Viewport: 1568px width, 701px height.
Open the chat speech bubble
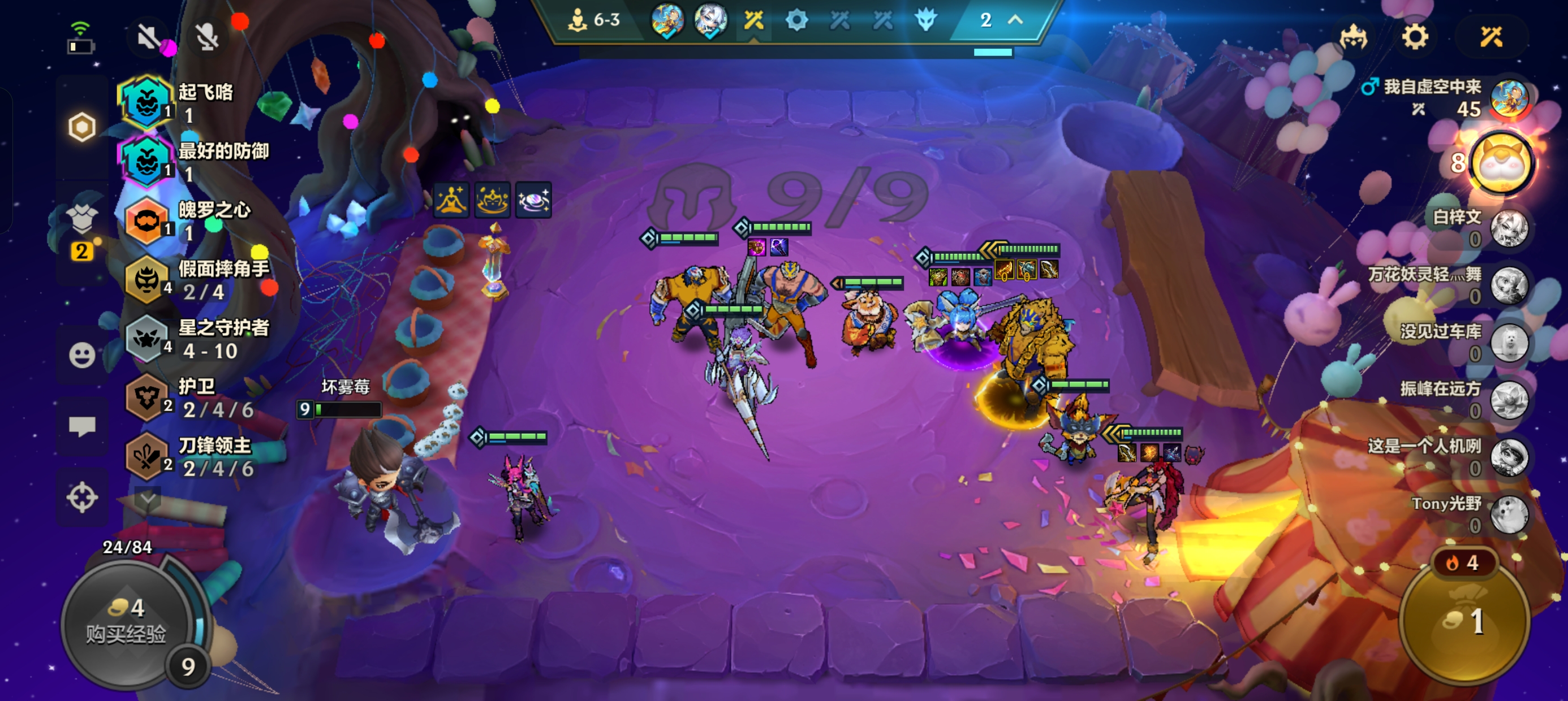81,426
